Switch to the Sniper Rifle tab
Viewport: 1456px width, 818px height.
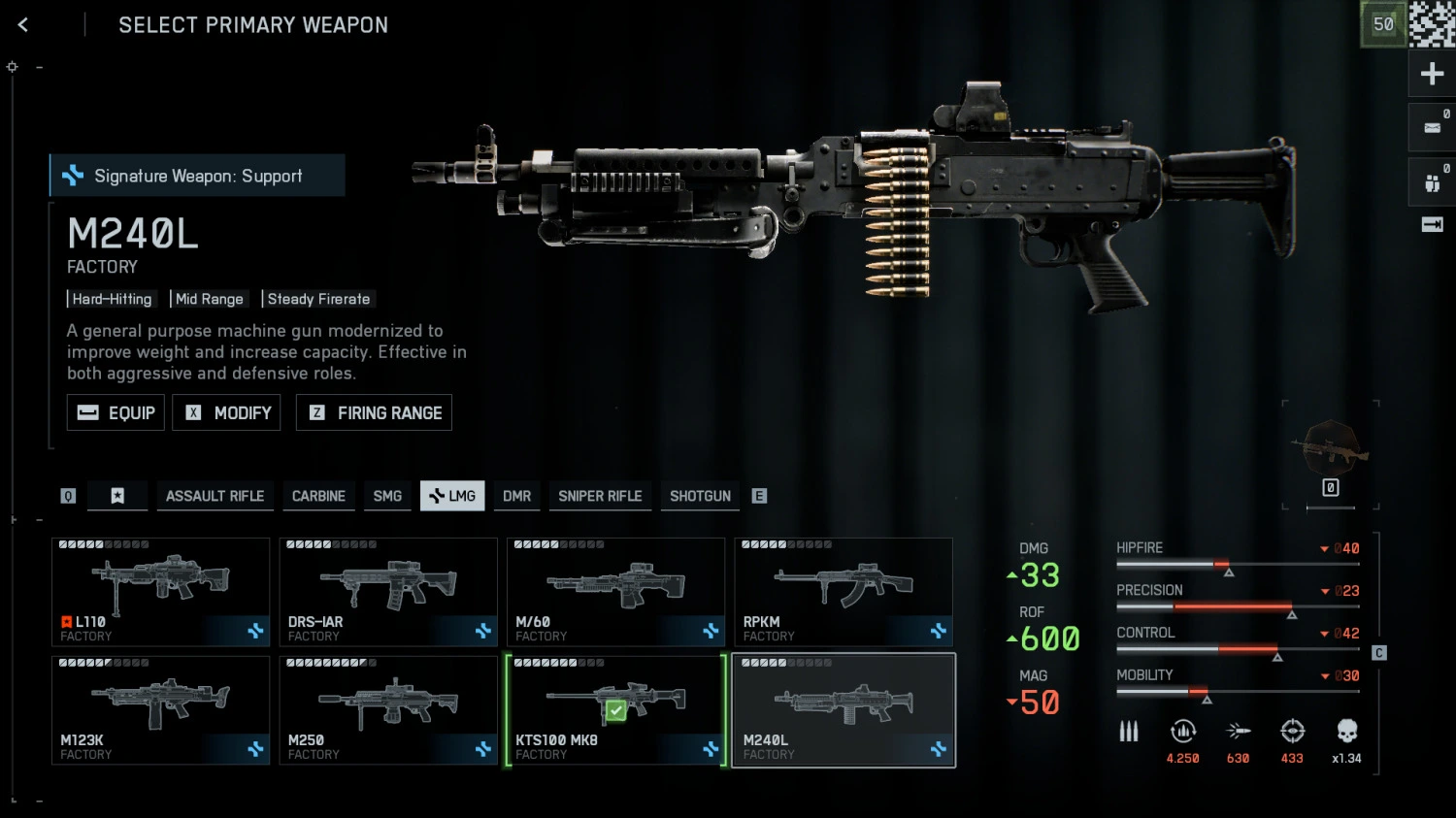600,496
